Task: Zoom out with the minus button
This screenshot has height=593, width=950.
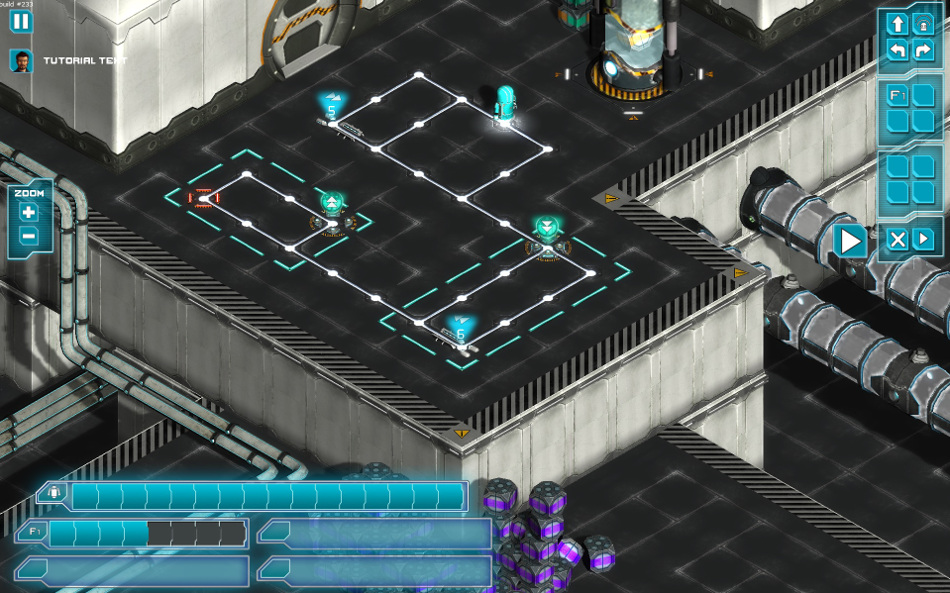Action: point(28,236)
